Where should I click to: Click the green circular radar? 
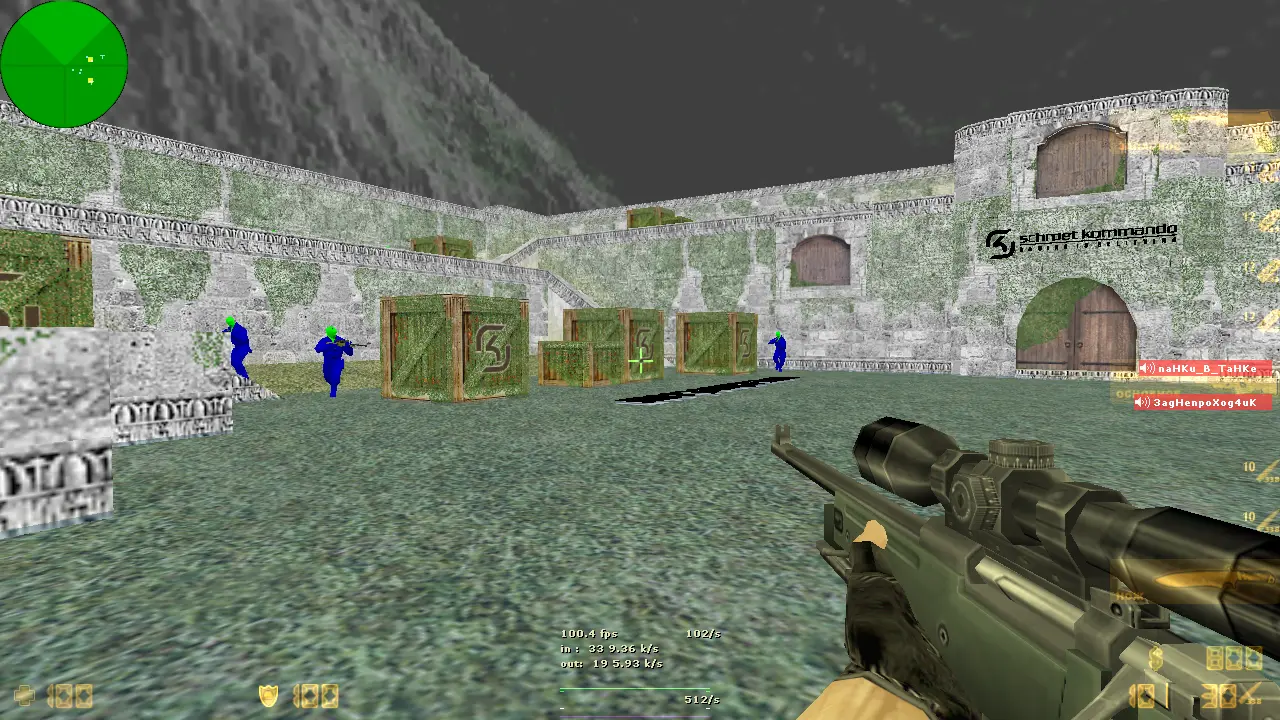pos(64,64)
